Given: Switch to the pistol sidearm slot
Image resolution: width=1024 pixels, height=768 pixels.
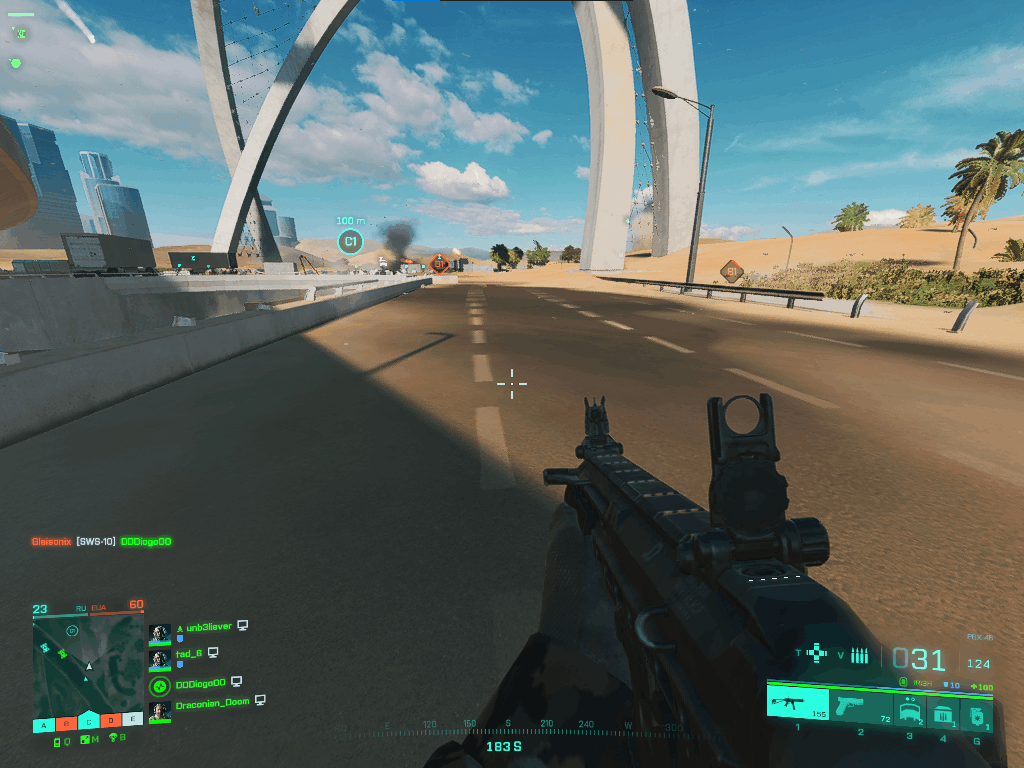Looking at the screenshot, I should [860, 703].
